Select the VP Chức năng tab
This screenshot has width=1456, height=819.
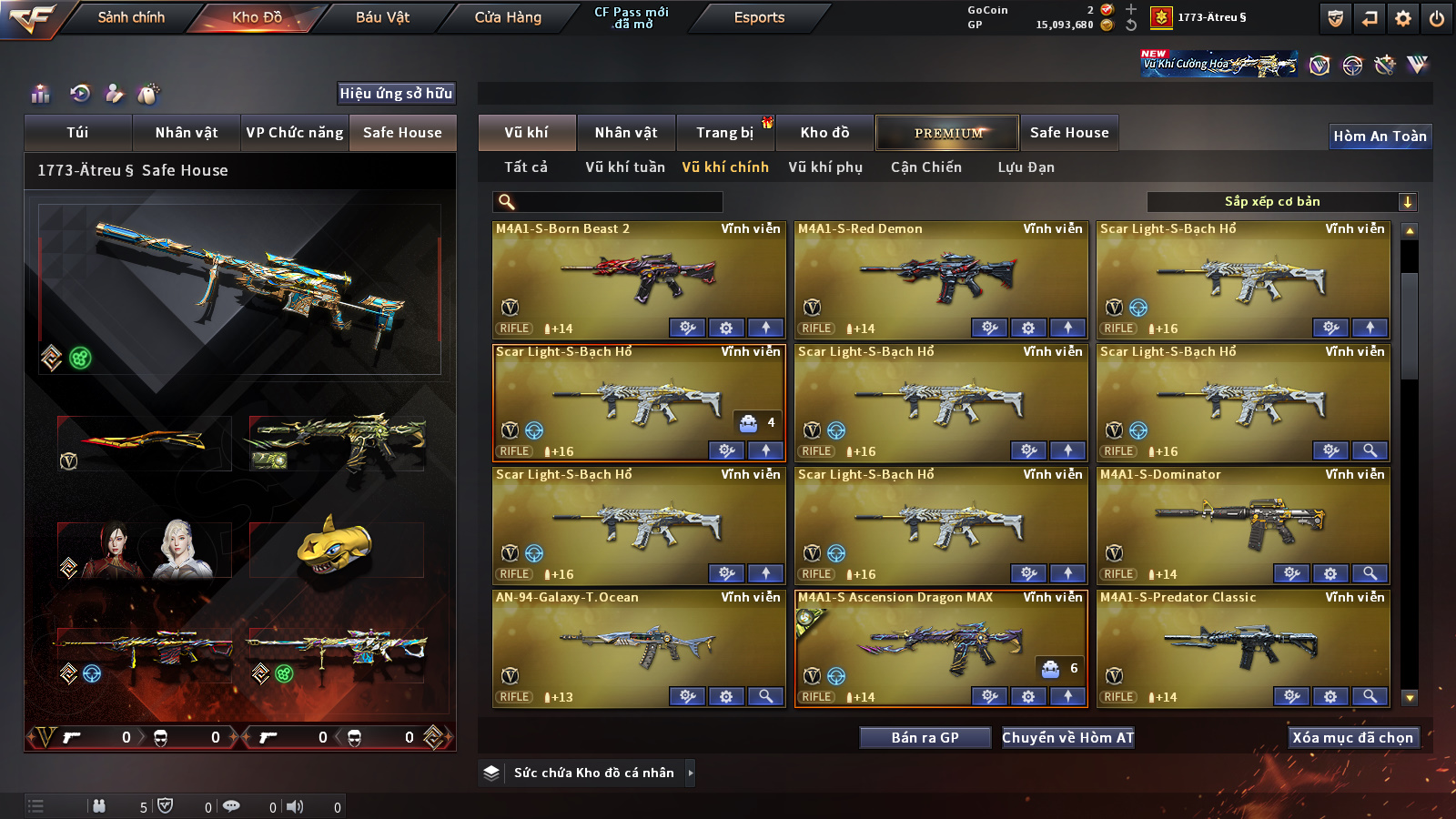click(x=295, y=133)
